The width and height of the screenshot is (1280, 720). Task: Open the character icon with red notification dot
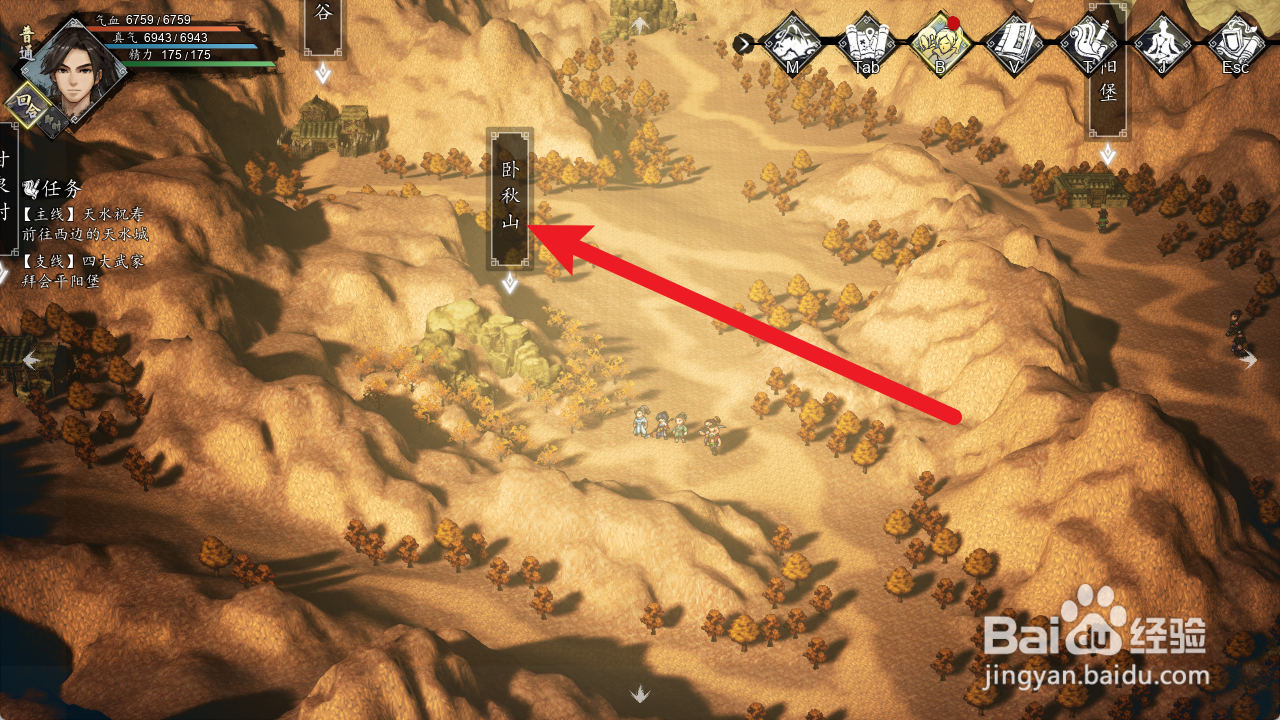point(941,43)
